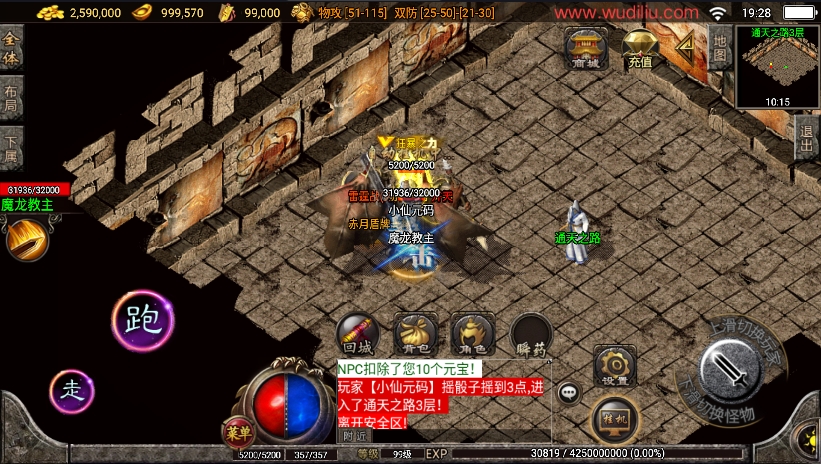
Task: Open the 背包 backpack
Action: click(x=415, y=335)
